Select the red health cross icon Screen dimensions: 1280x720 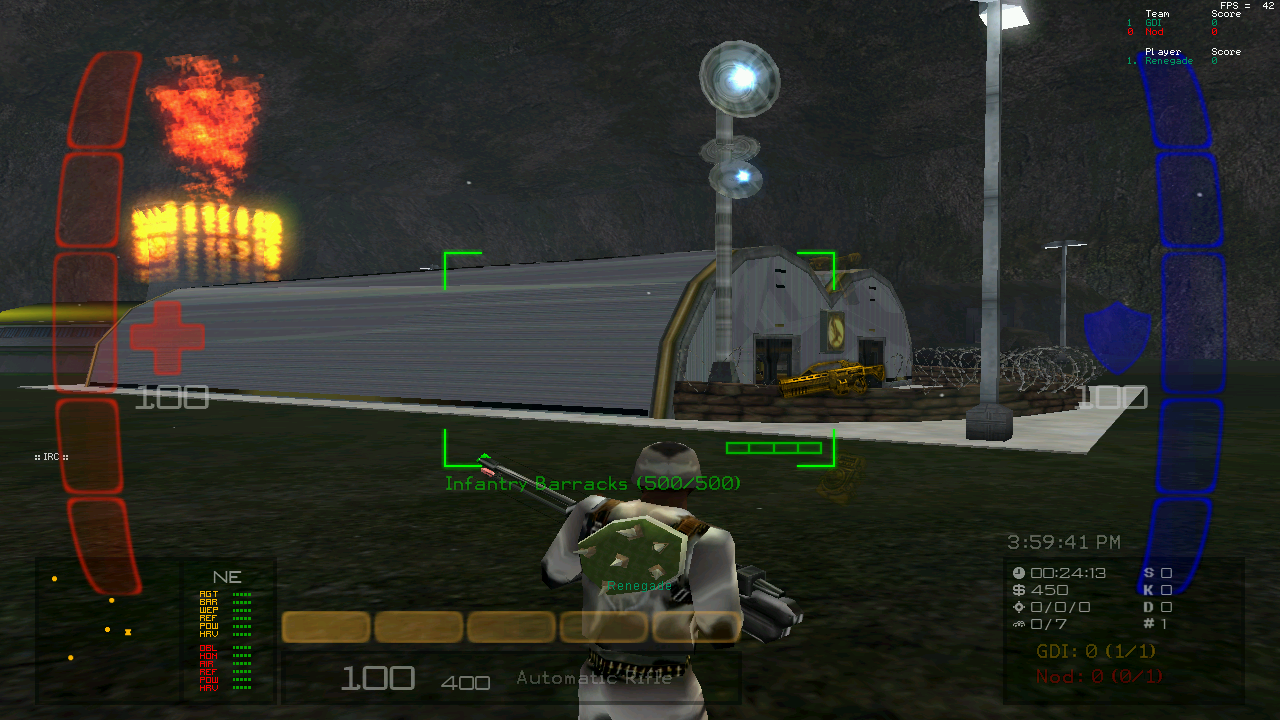[x=167, y=339]
